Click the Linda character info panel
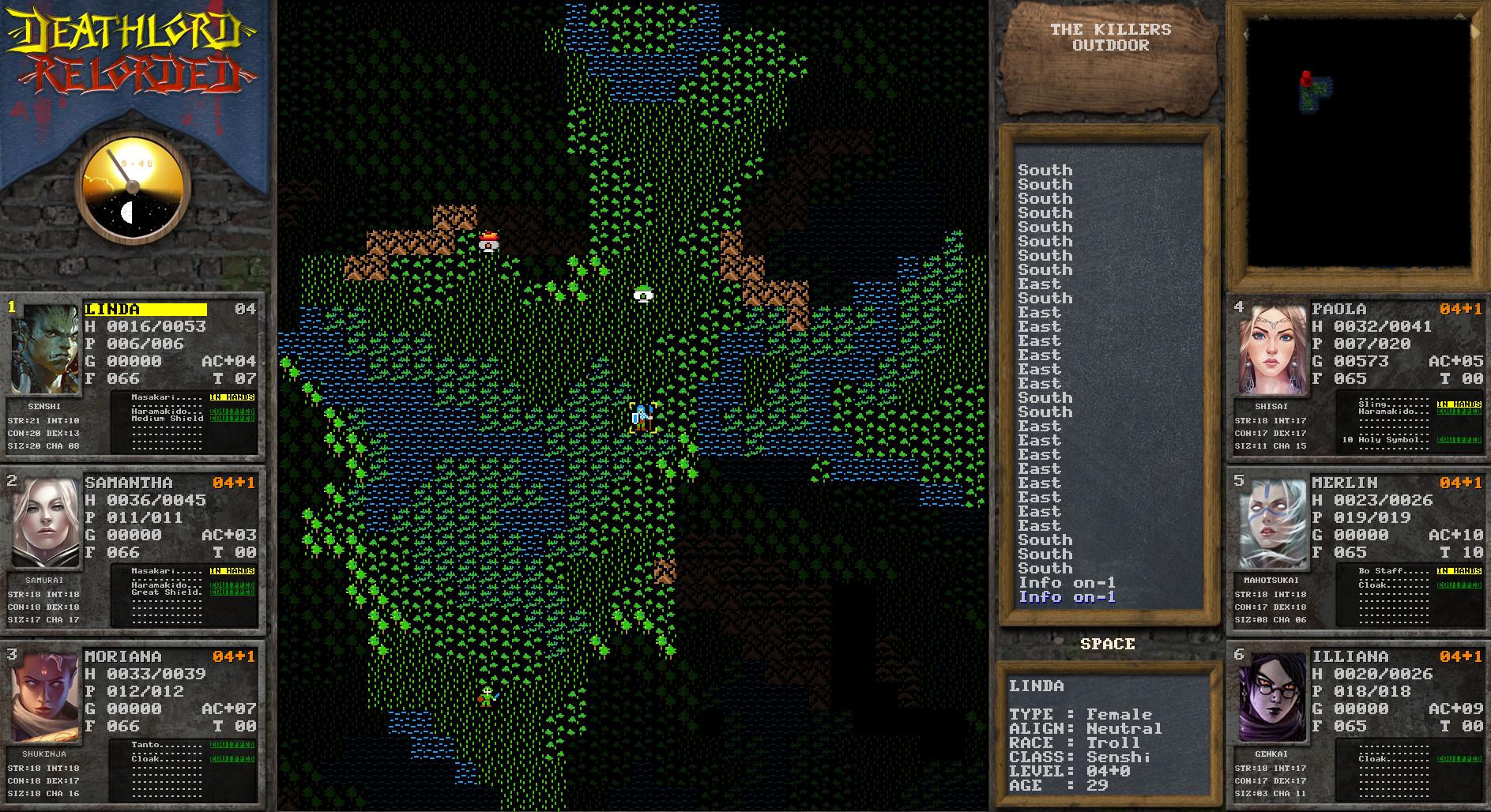This screenshot has height=812, width=1491. 1108,735
